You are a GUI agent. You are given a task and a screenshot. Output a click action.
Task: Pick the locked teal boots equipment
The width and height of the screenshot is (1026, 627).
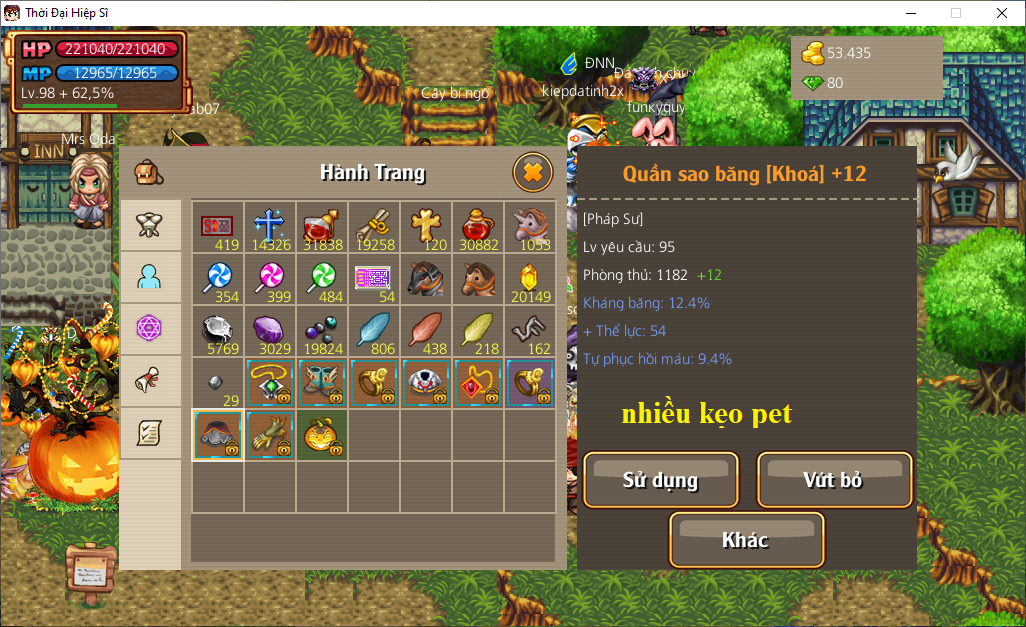click(322, 382)
